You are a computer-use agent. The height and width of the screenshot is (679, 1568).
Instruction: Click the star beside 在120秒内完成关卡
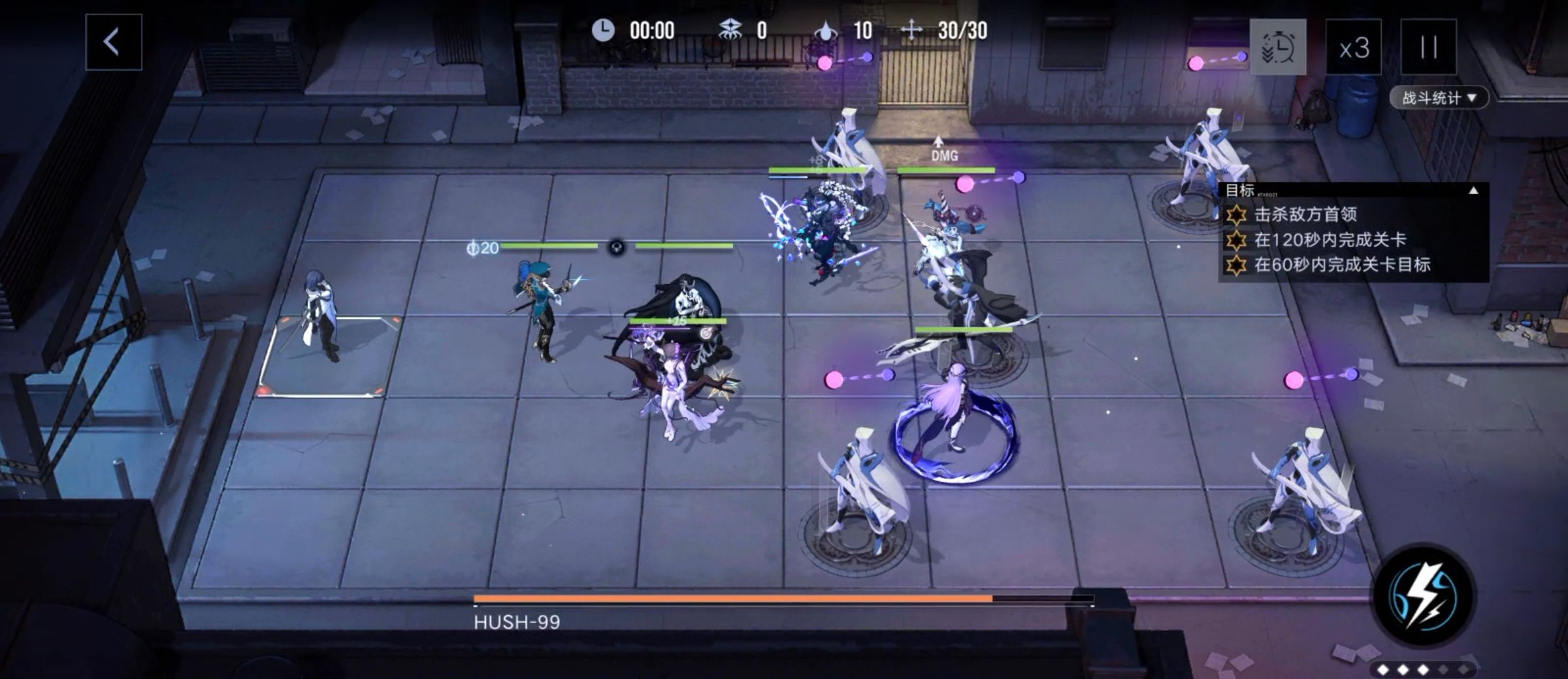click(x=1236, y=243)
